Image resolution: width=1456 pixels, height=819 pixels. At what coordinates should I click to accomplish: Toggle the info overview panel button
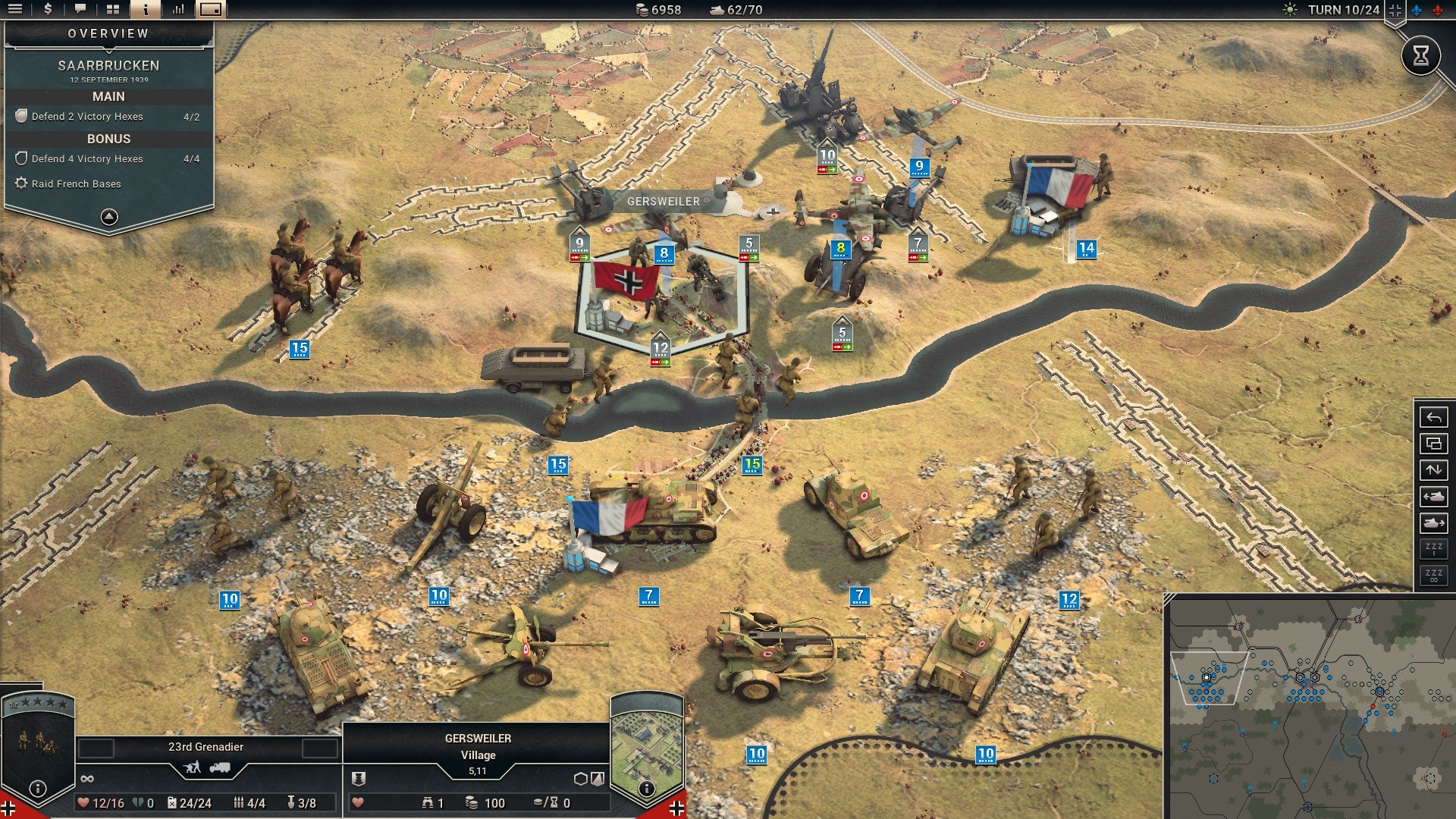coord(146,10)
